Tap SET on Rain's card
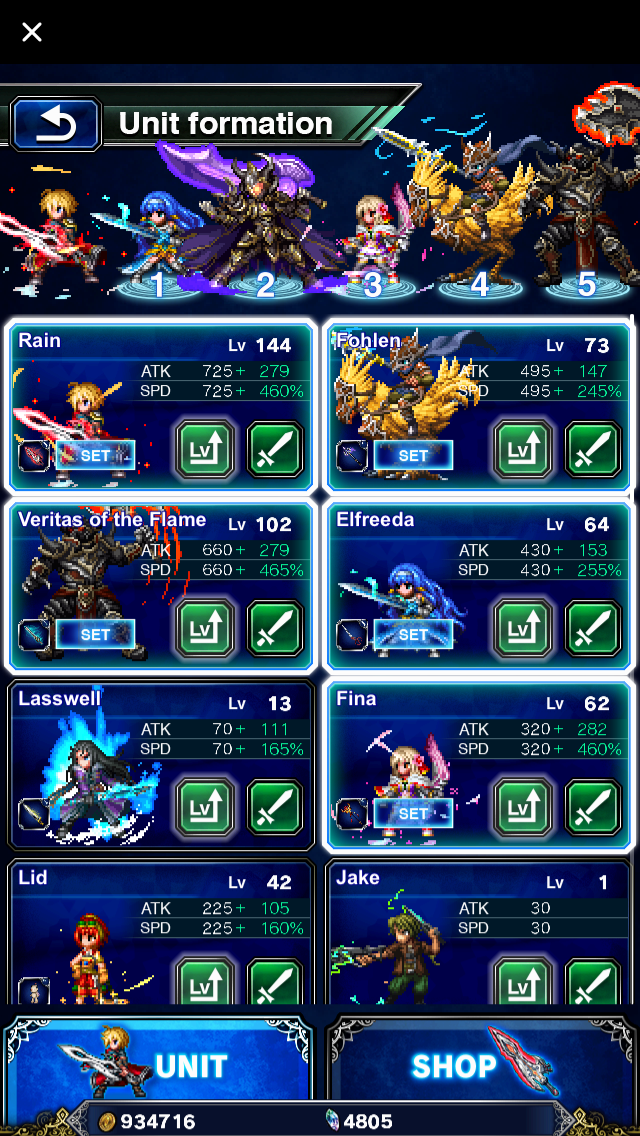The width and height of the screenshot is (640, 1136). pyautogui.click(x=95, y=455)
